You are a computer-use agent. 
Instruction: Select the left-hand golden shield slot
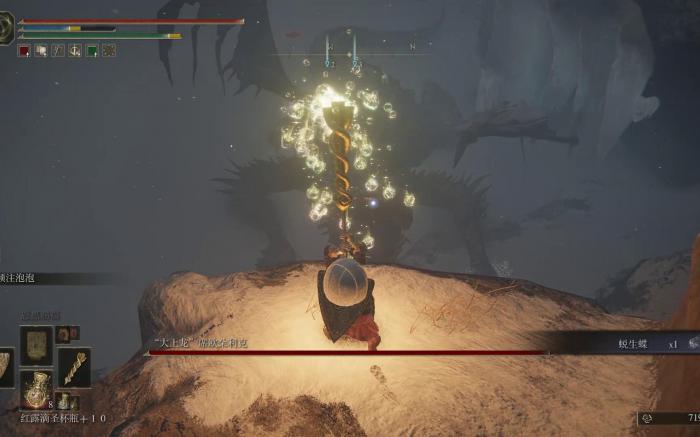click(x=6, y=367)
